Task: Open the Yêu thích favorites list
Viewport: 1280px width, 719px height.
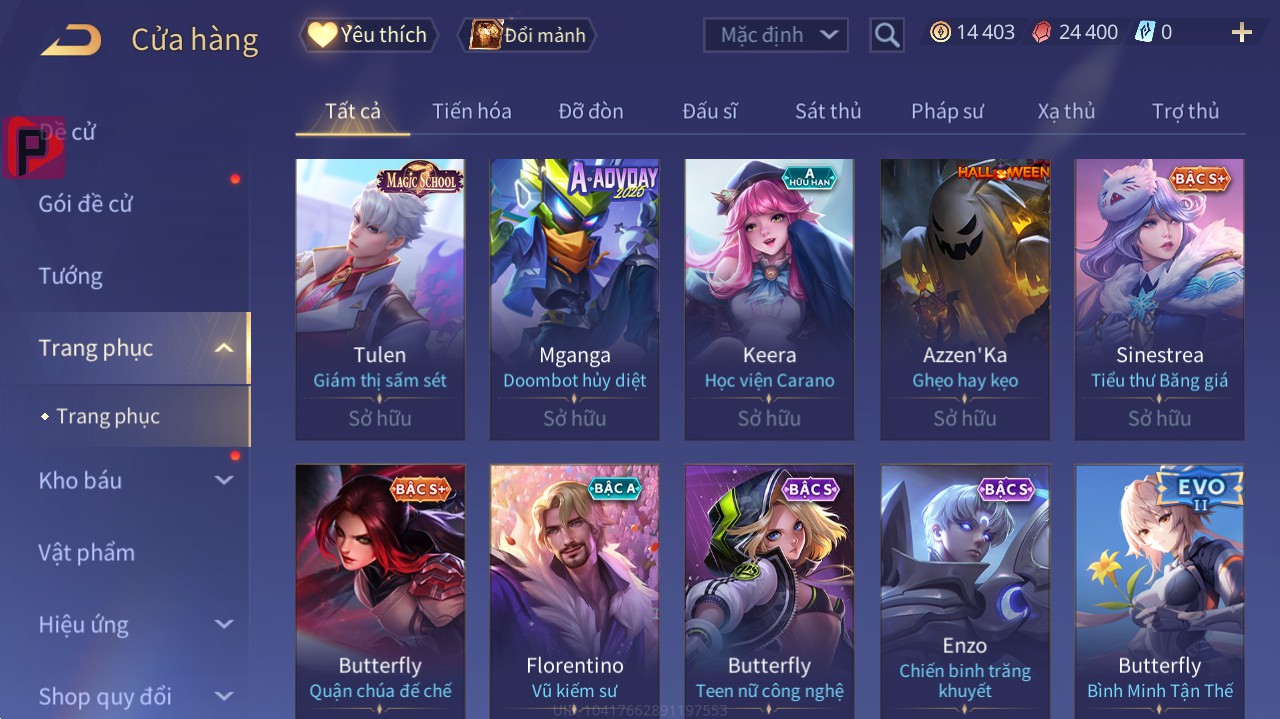Action: pos(368,35)
